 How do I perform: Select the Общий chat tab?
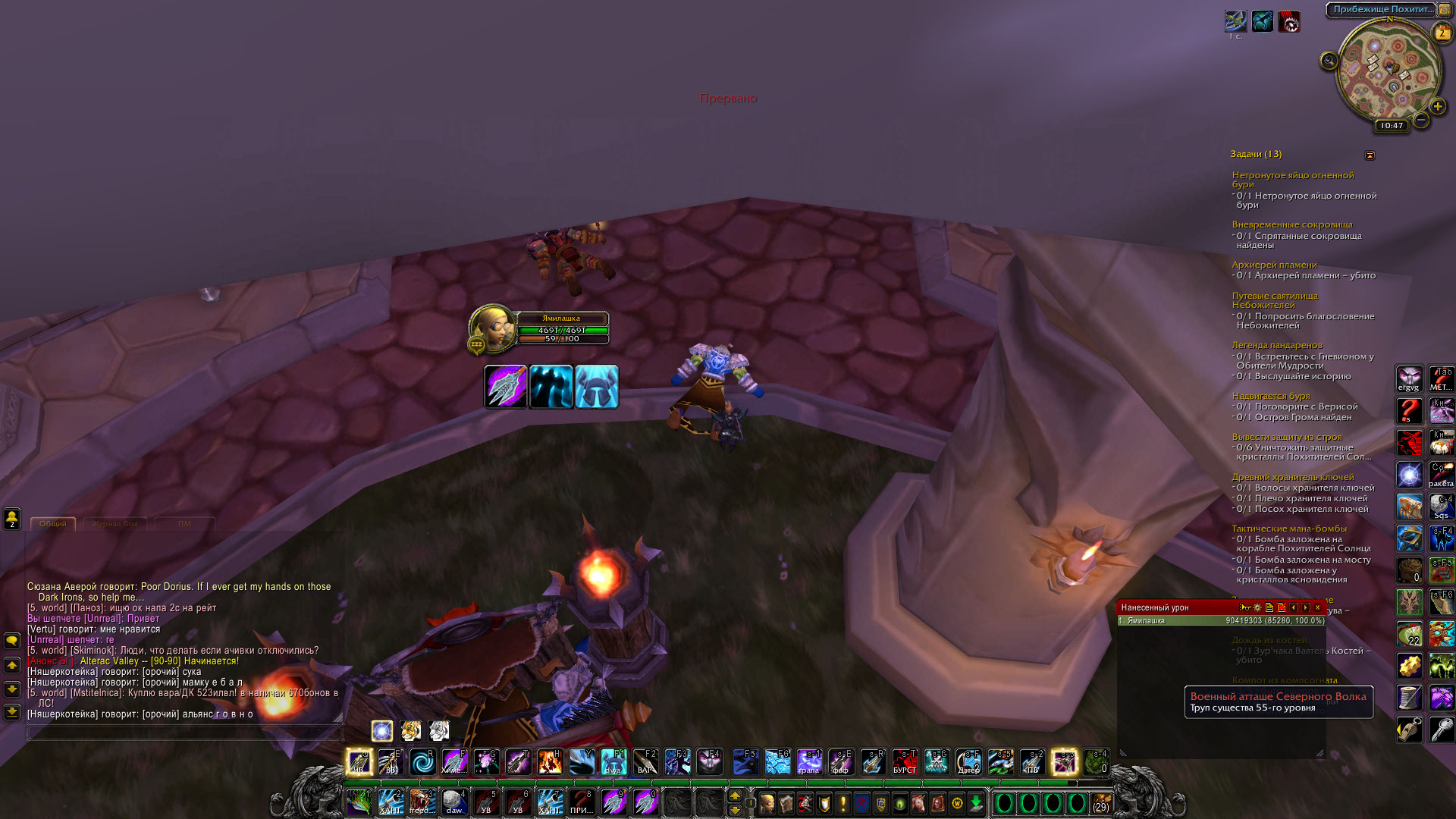(x=52, y=524)
